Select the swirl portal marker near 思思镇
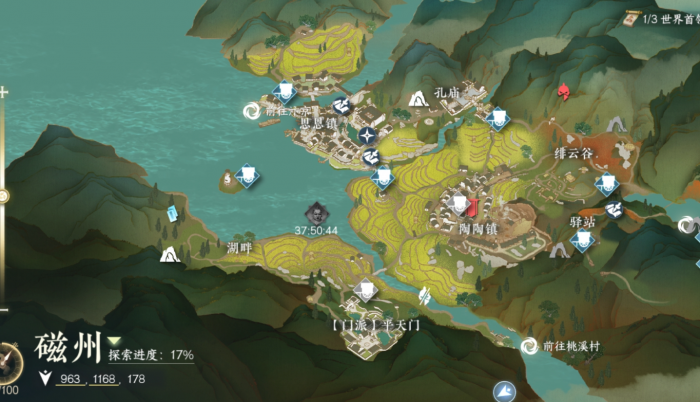Viewport: 700px width, 402px height. [251, 111]
